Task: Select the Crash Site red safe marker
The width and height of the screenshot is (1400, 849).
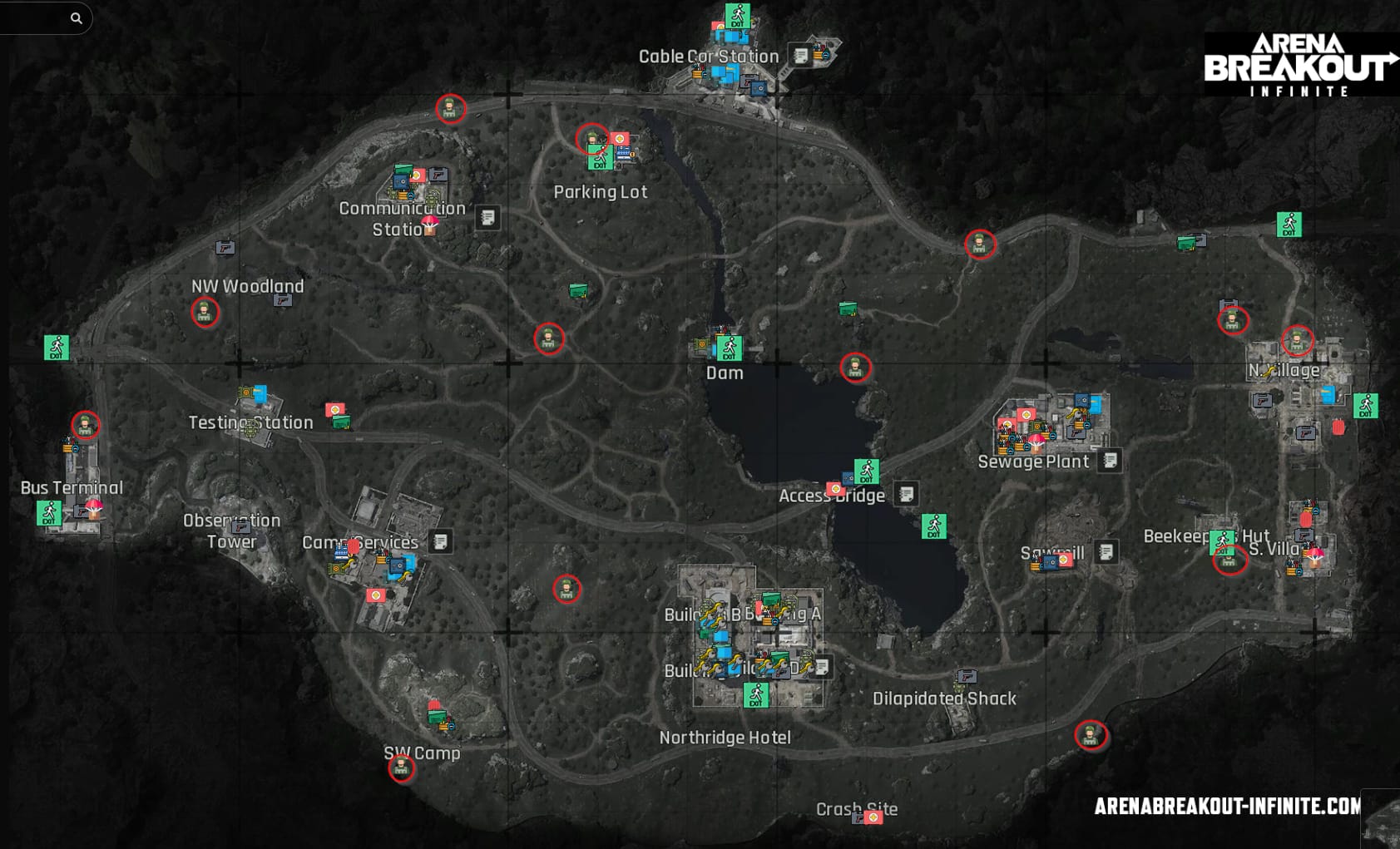Action: coord(873,817)
